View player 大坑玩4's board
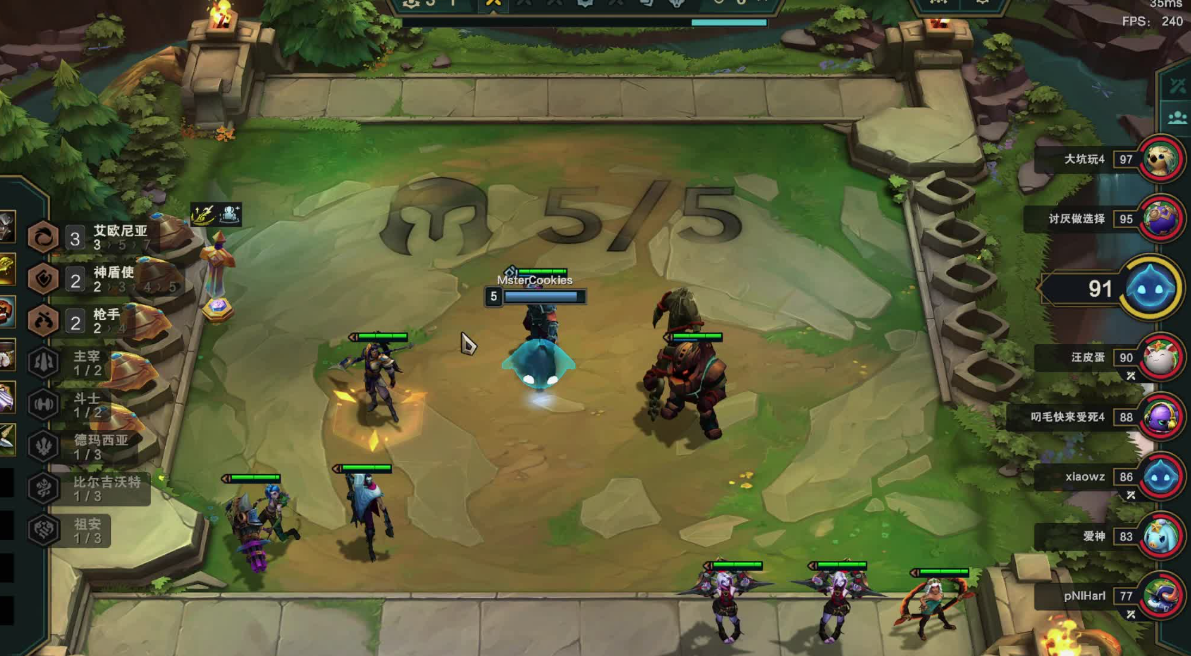 point(1161,158)
